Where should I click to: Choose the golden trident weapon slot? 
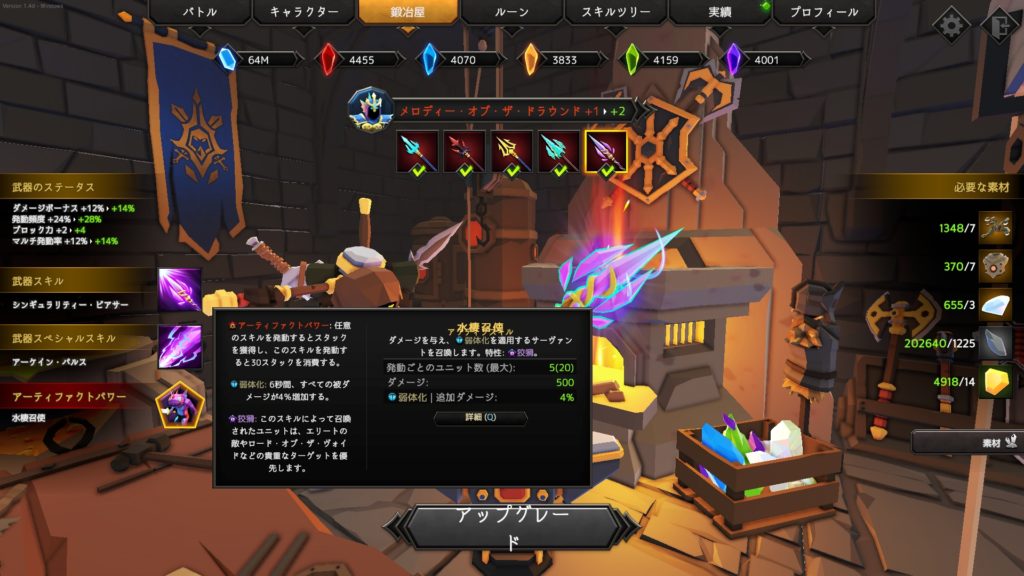[x=512, y=151]
